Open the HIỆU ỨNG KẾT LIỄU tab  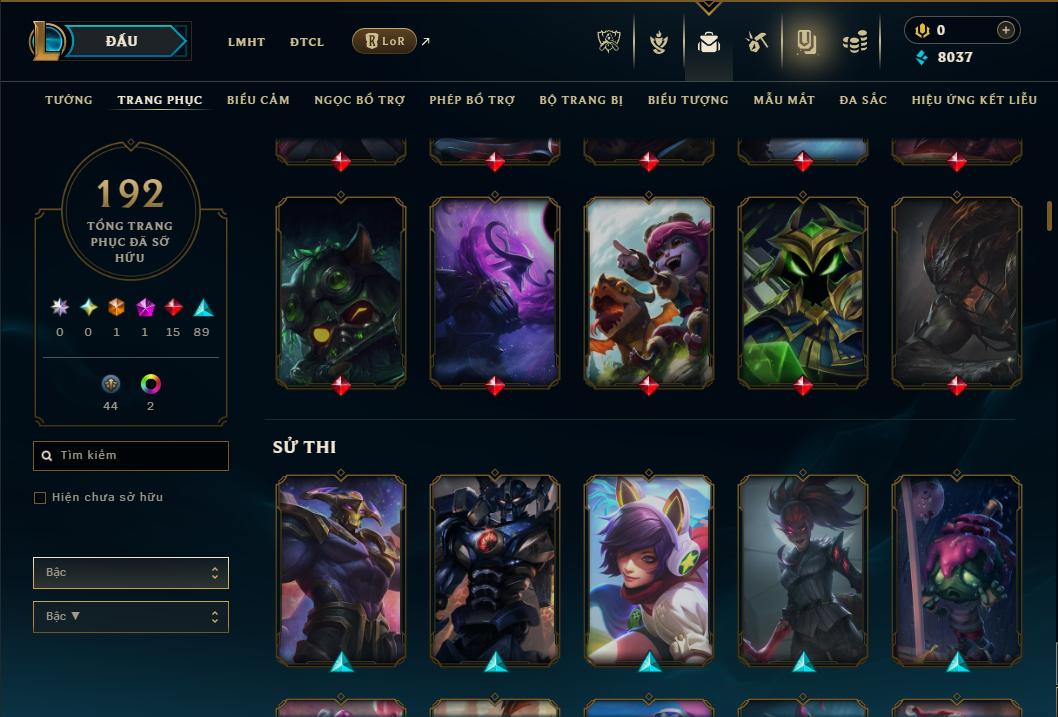973,100
